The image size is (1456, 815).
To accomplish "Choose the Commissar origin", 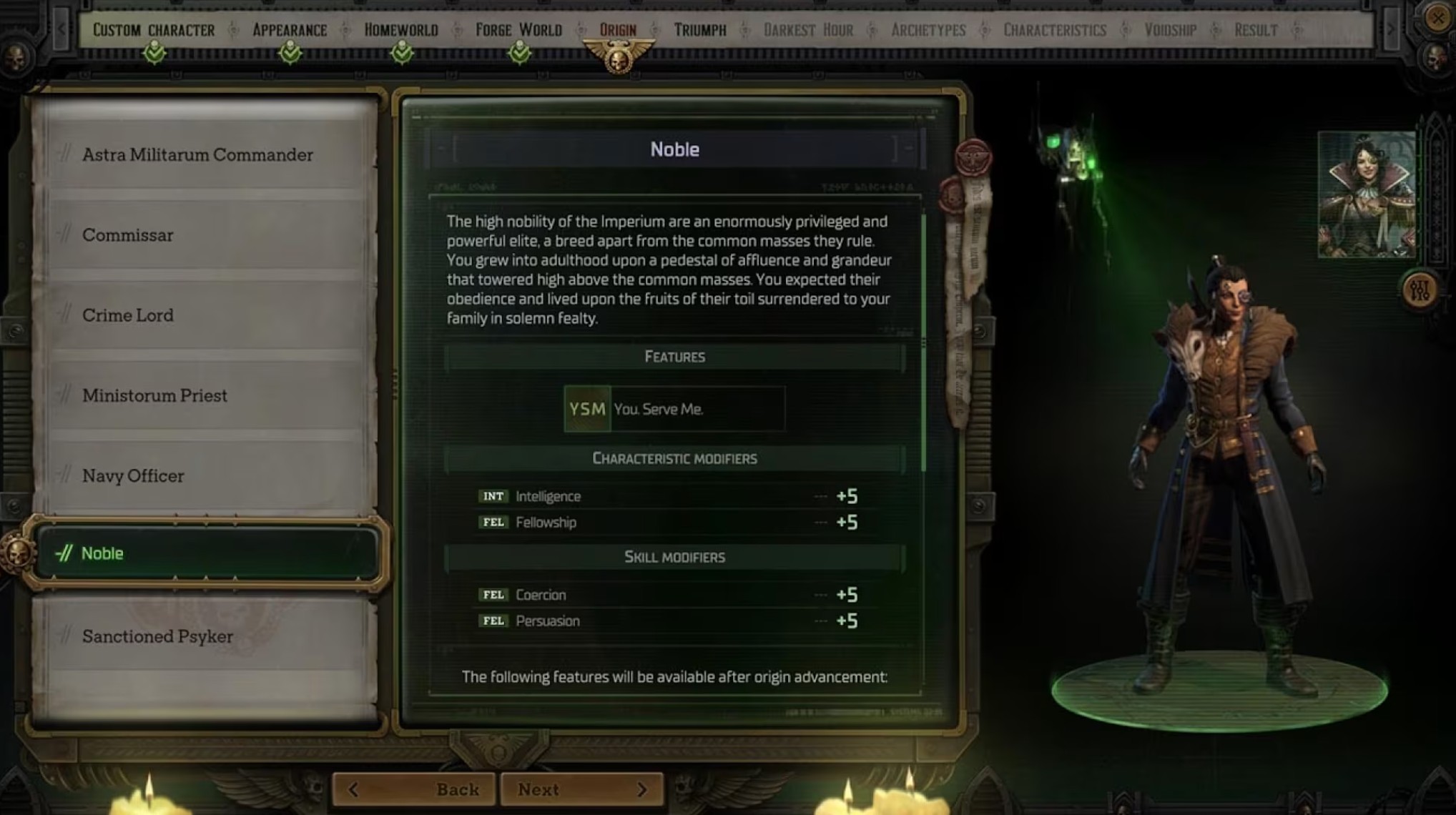I will click(128, 235).
